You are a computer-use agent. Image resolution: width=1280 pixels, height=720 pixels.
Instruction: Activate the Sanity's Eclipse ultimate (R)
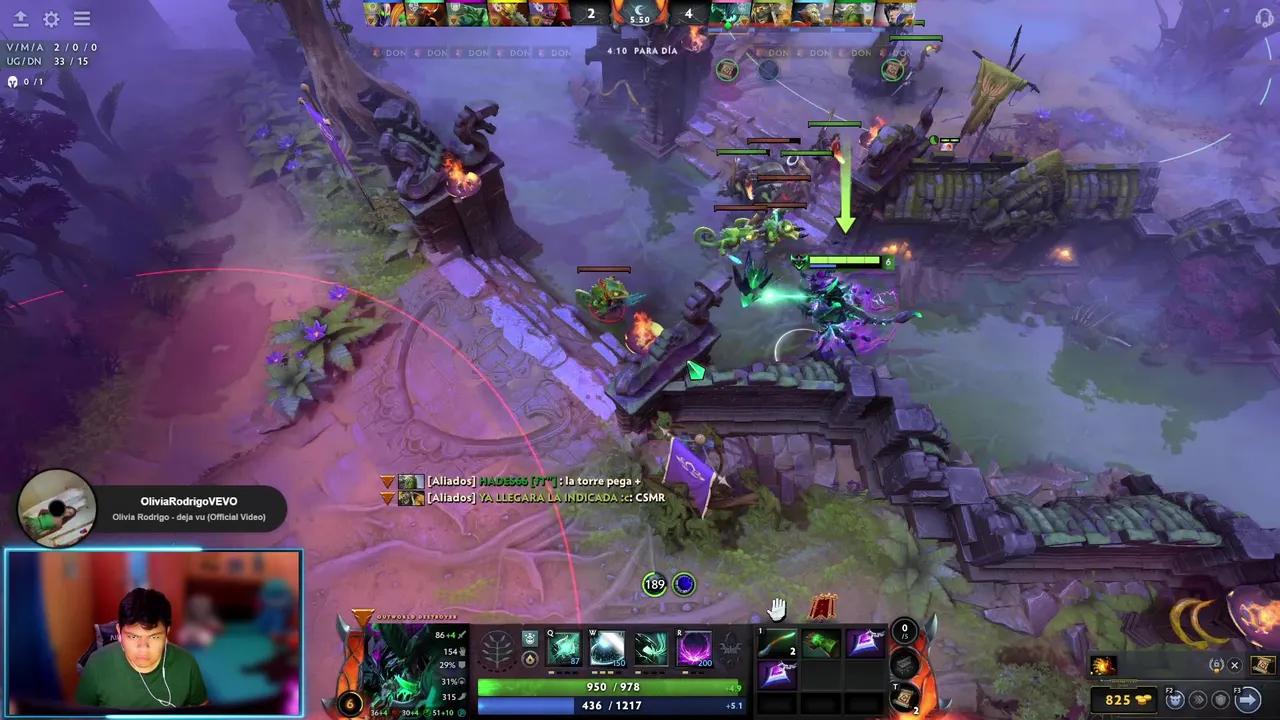tap(694, 649)
